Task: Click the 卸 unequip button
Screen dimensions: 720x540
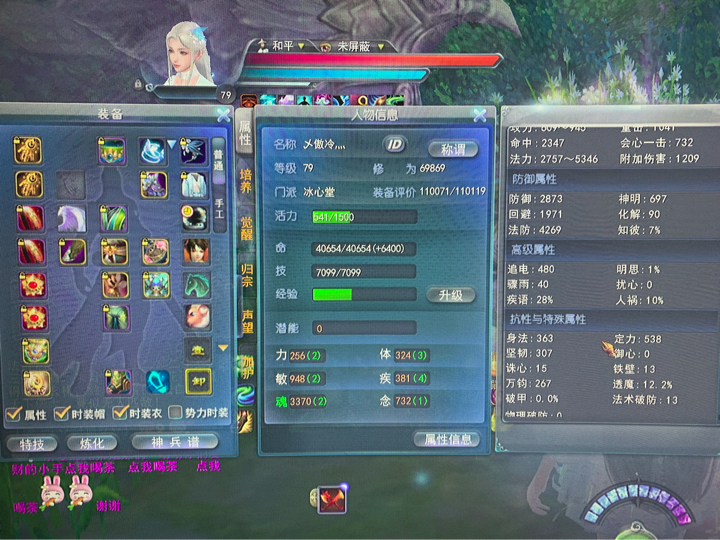Action: pos(197,381)
